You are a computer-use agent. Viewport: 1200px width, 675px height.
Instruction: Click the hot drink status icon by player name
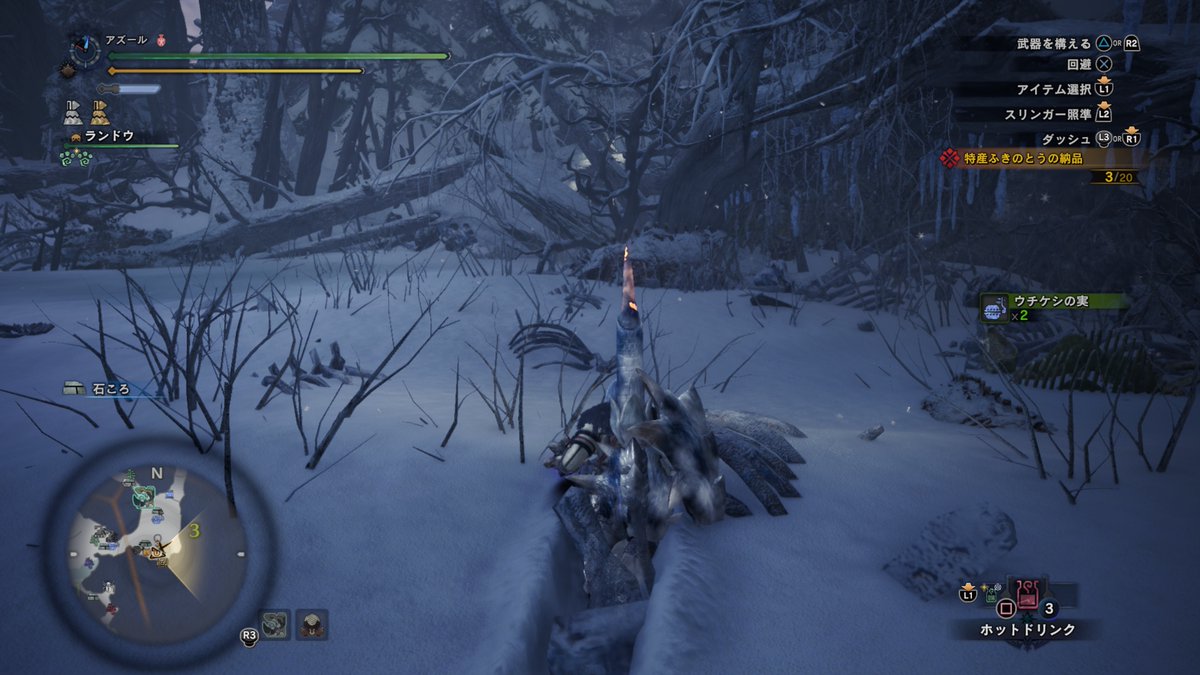(162, 41)
